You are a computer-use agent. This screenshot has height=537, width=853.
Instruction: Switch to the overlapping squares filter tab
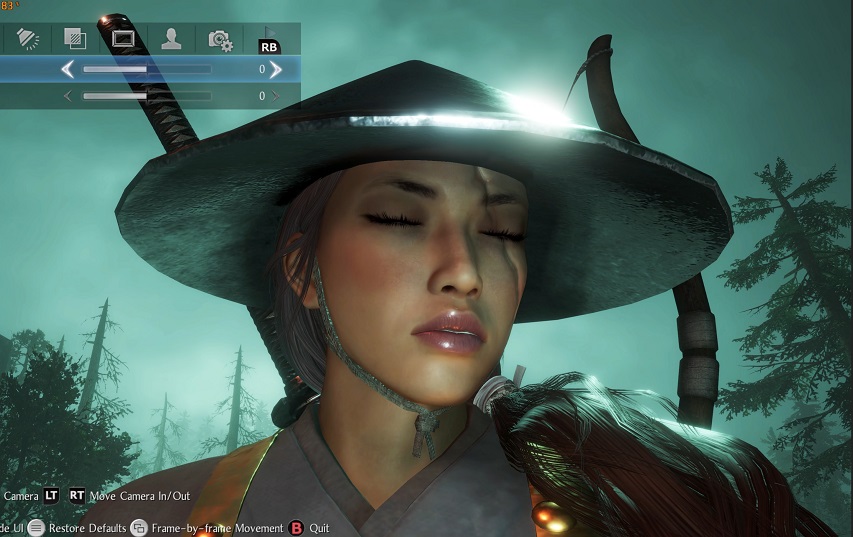click(75, 39)
